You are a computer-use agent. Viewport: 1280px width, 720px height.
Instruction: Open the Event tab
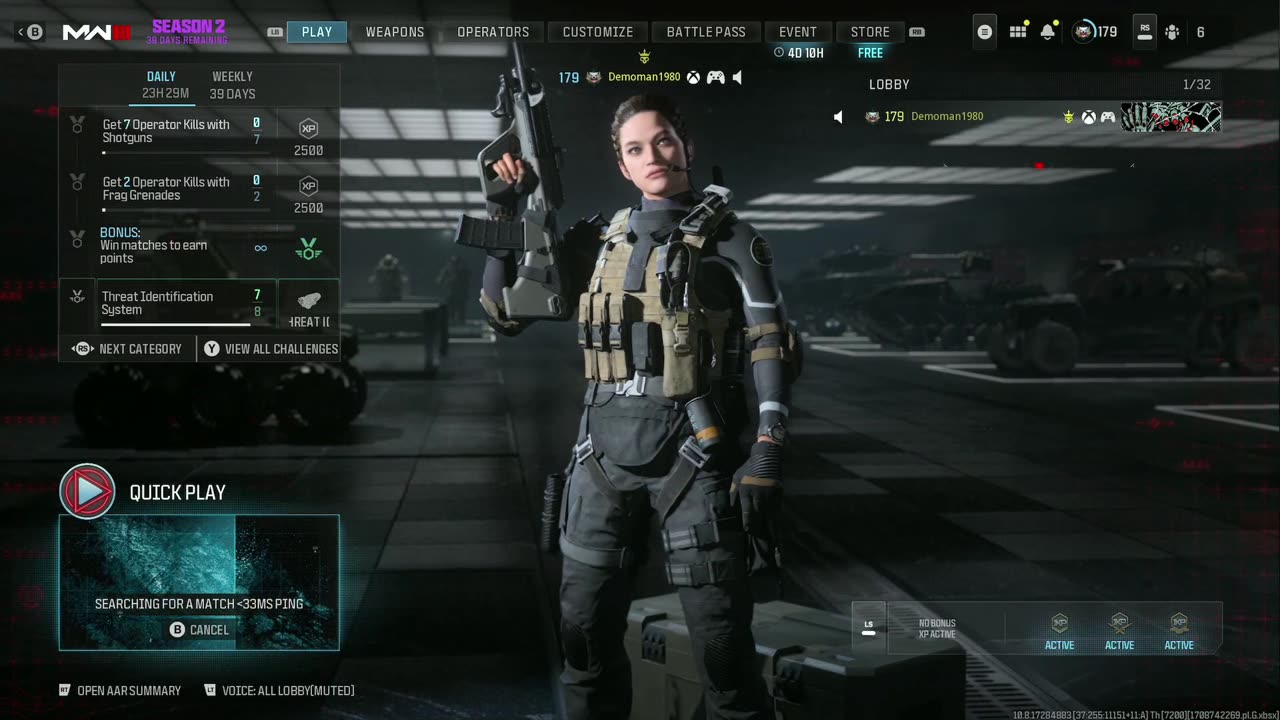pyautogui.click(x=797, y=32)
